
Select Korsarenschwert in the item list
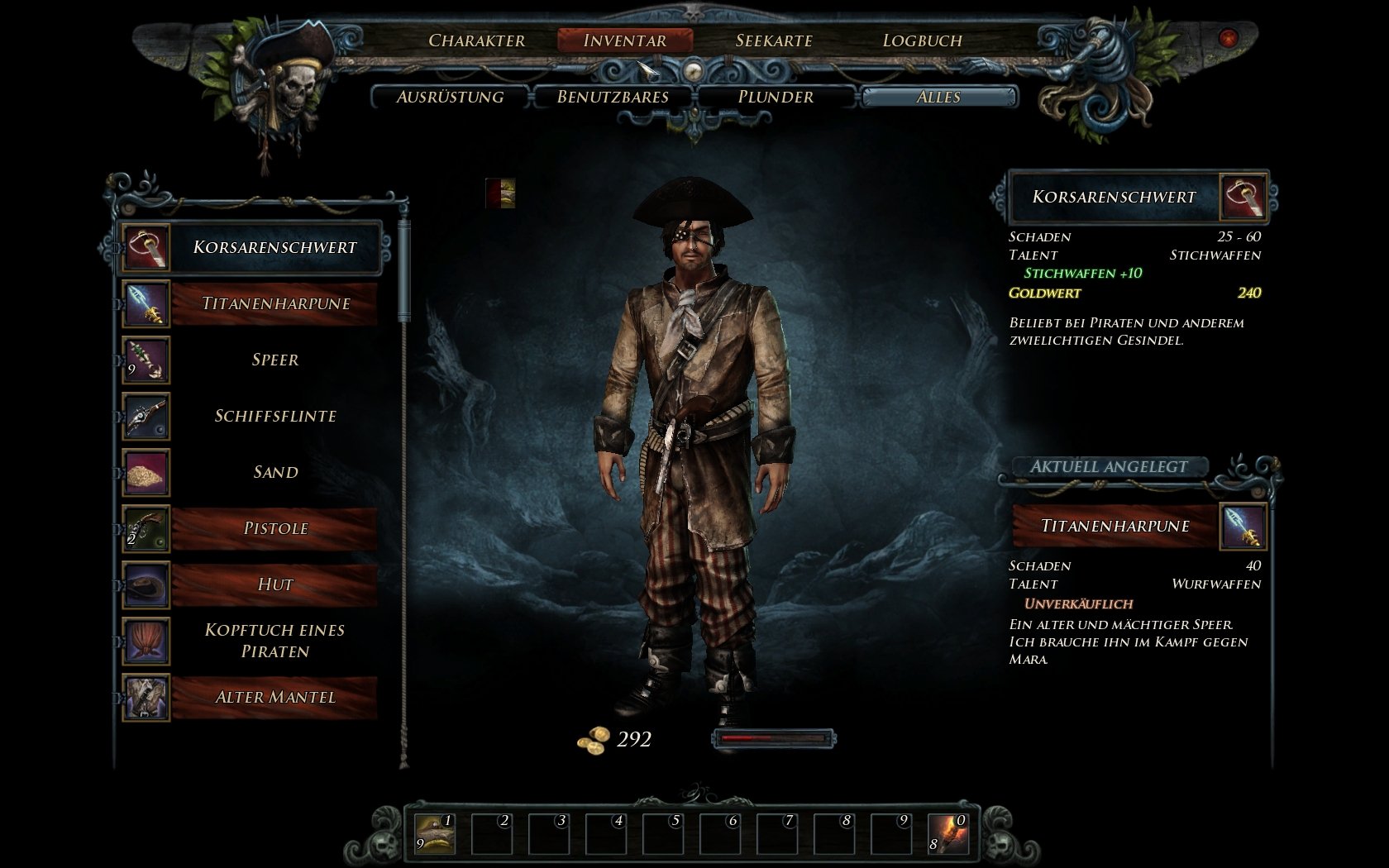coord(274,247)
